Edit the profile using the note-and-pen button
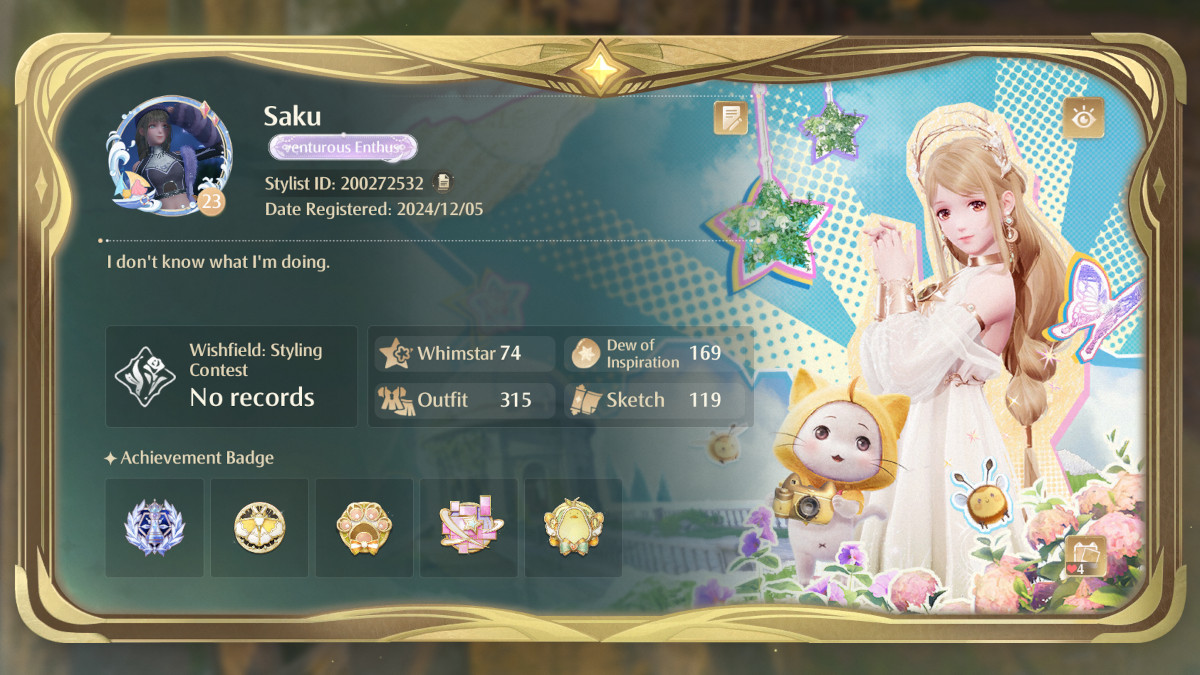Screen dimensions: 1200x675 [x=730, y=118]
